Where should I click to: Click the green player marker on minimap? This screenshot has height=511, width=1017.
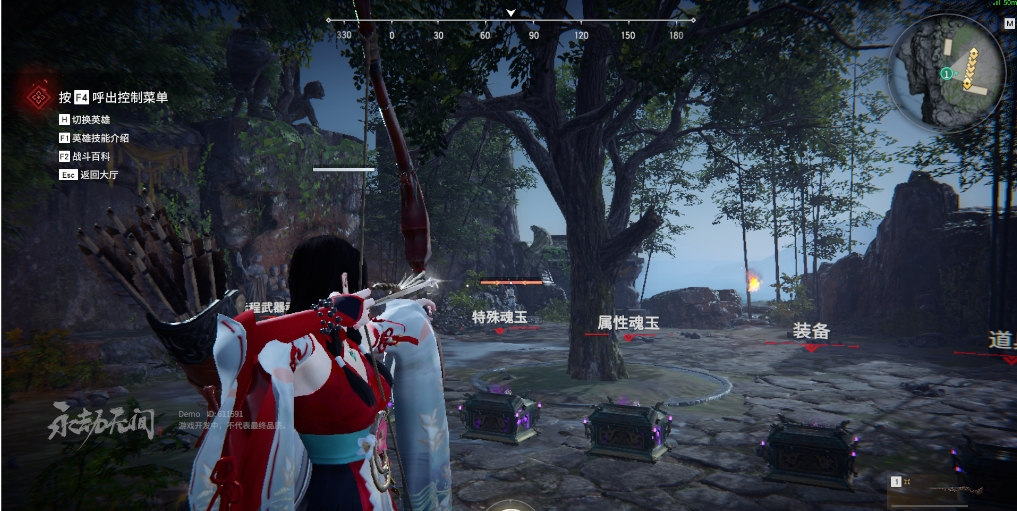[946, 74]
